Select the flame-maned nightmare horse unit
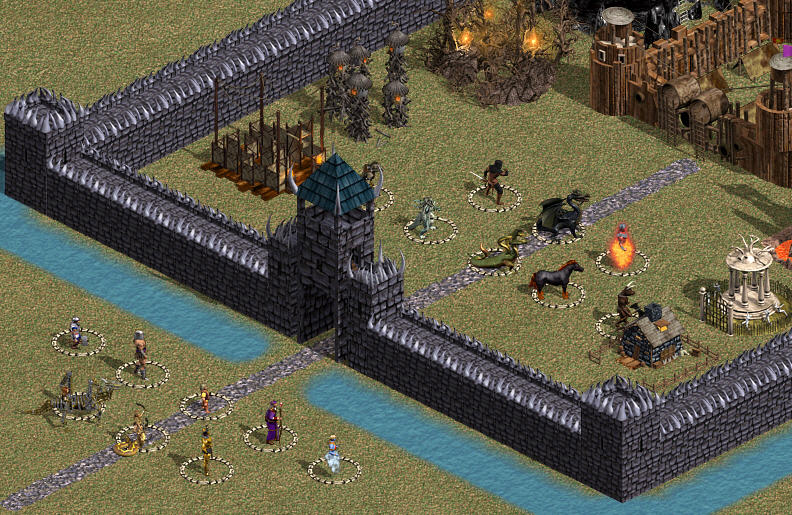 pos(556,279)
